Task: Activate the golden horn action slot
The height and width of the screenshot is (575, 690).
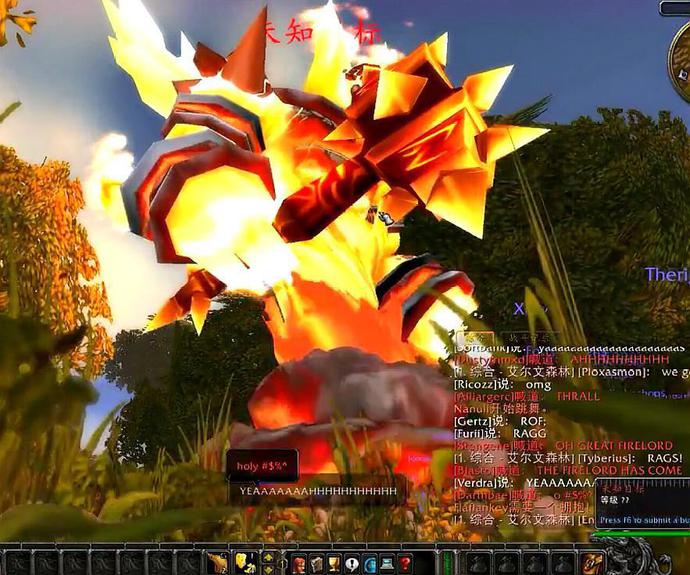Action: (219, 564)
